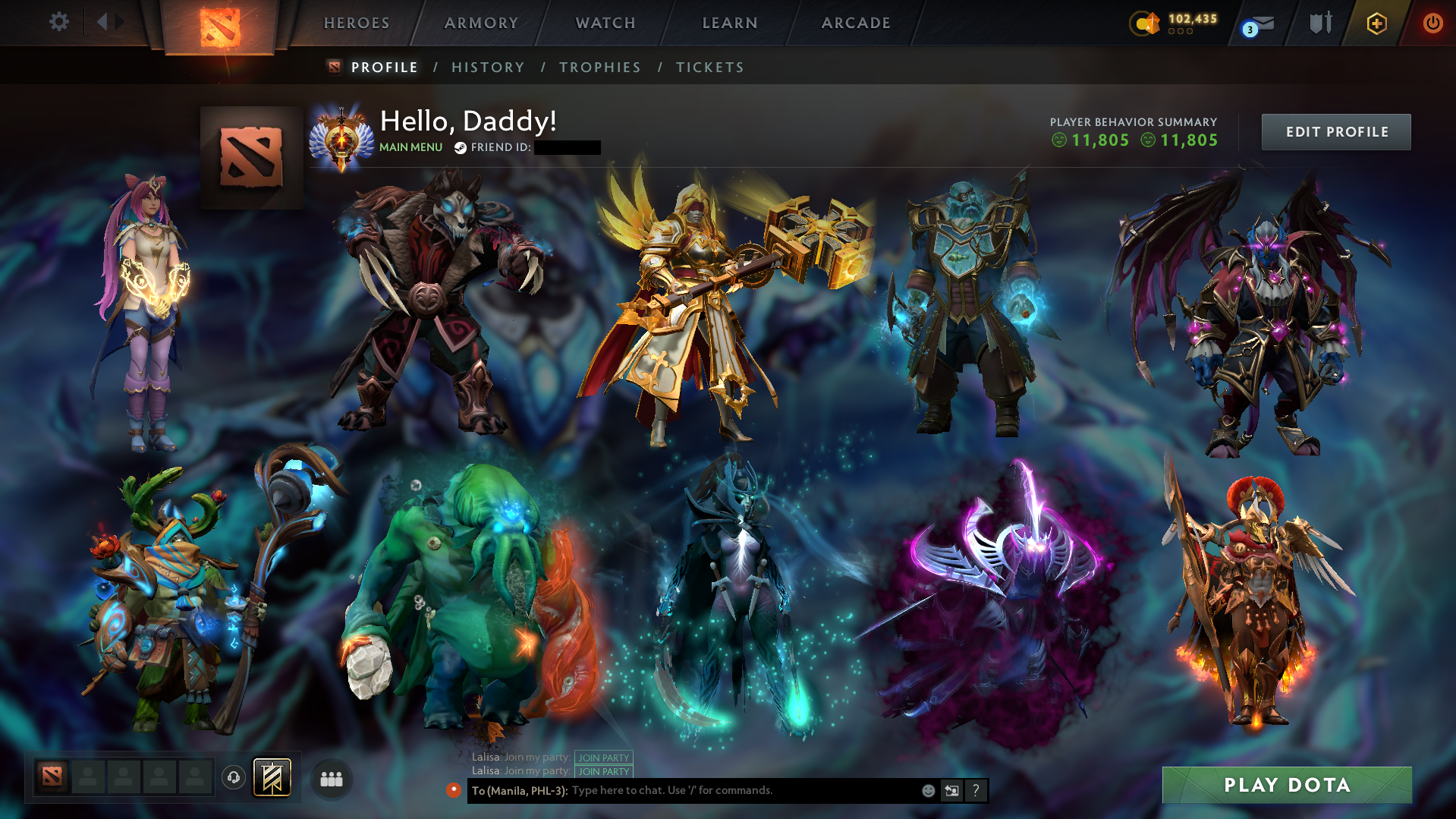
Task: Click the orange chat channel dot
Action: [x=454, y=790]
